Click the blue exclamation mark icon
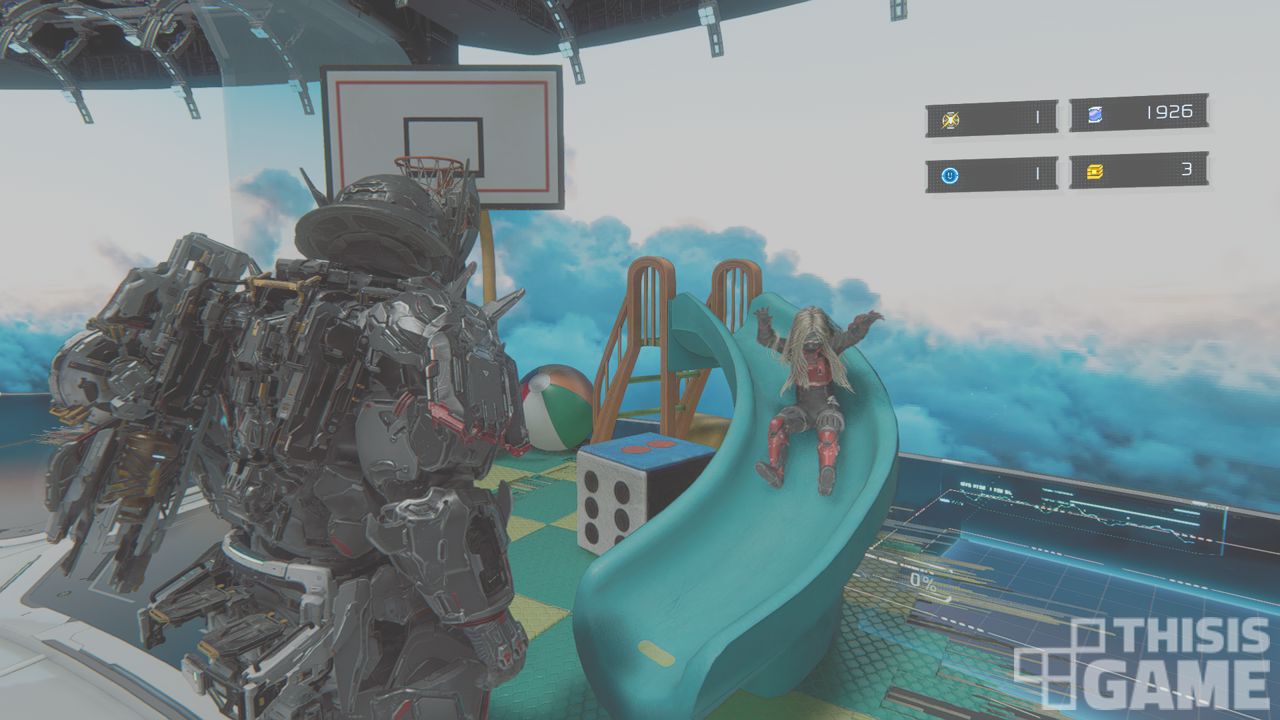The image size is (1280, 720). point(950,176)
